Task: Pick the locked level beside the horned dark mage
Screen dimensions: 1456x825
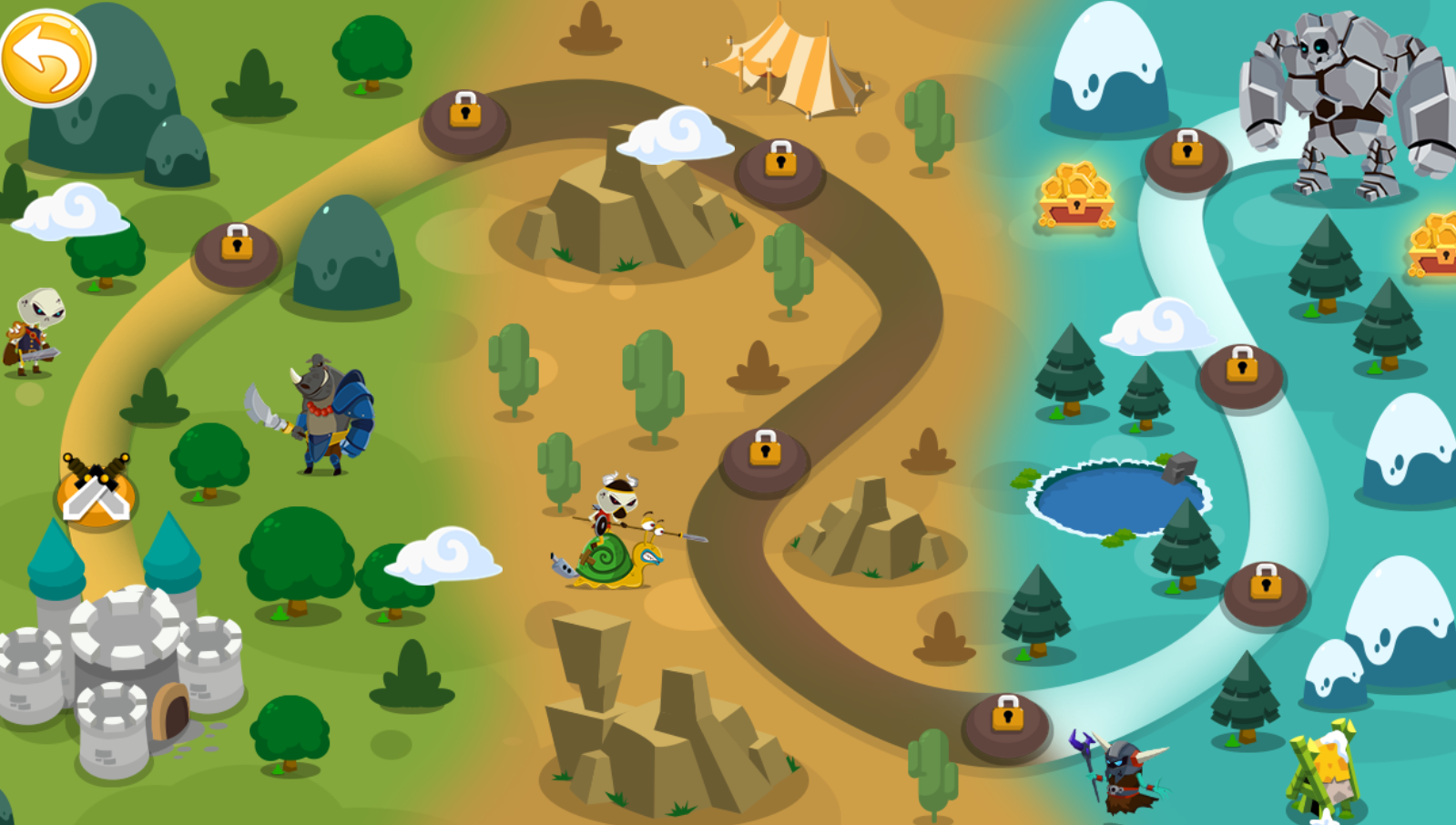Action: [x=1006, y=721]
